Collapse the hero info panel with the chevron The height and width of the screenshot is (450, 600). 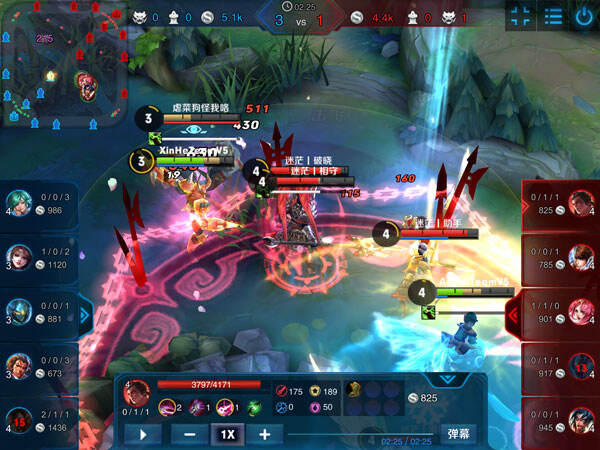click(x=448, y=380)
